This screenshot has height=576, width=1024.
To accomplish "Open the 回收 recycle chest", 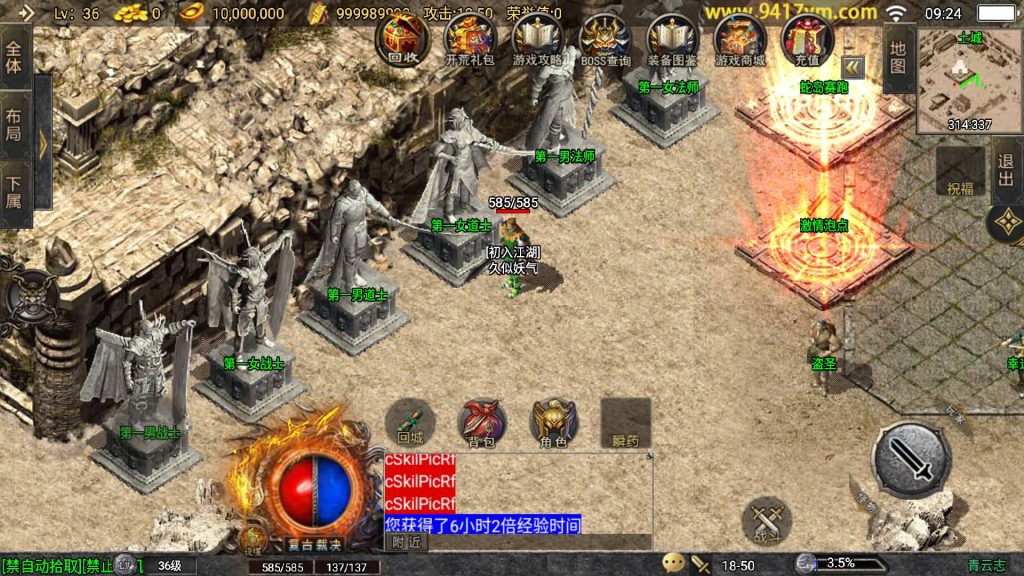I will [x=402, y=40].
